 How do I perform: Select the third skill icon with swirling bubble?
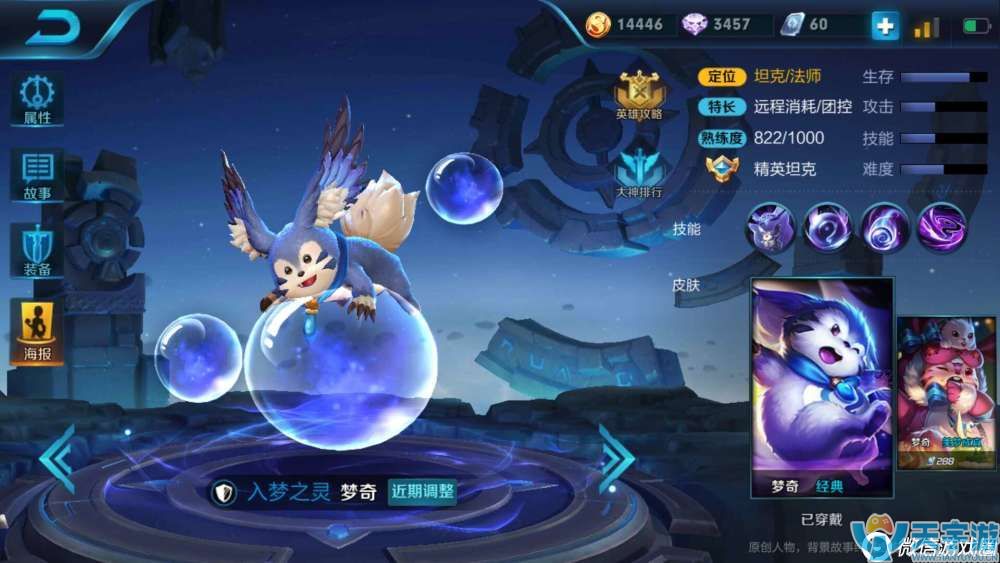884,227
